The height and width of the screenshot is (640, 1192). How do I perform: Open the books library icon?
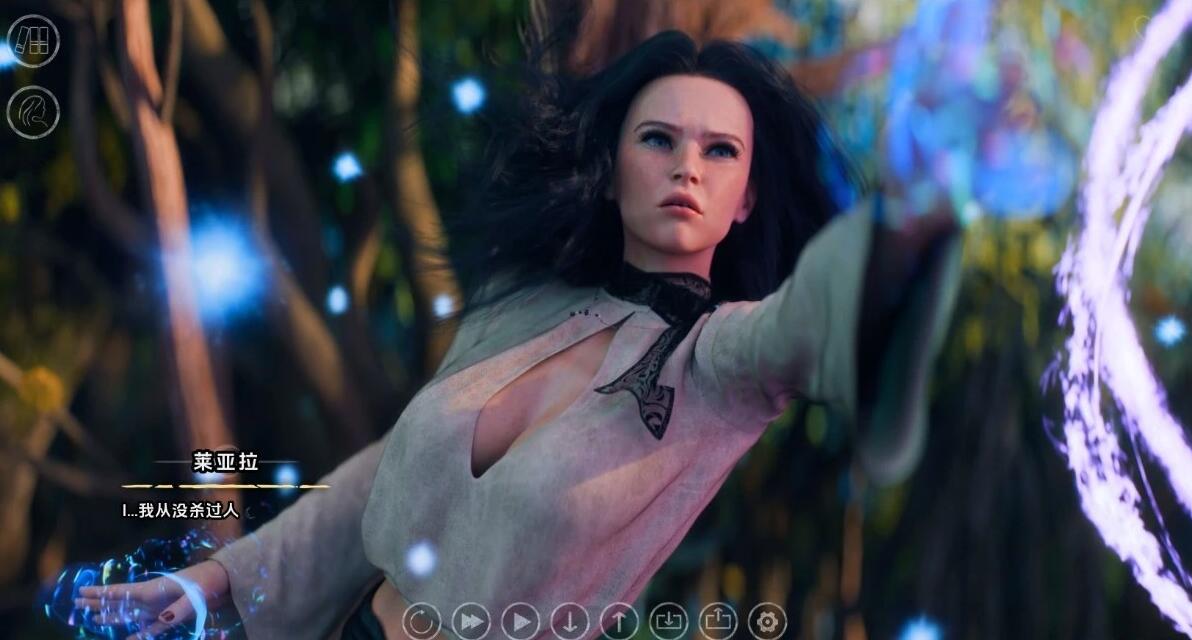point(33,41)
